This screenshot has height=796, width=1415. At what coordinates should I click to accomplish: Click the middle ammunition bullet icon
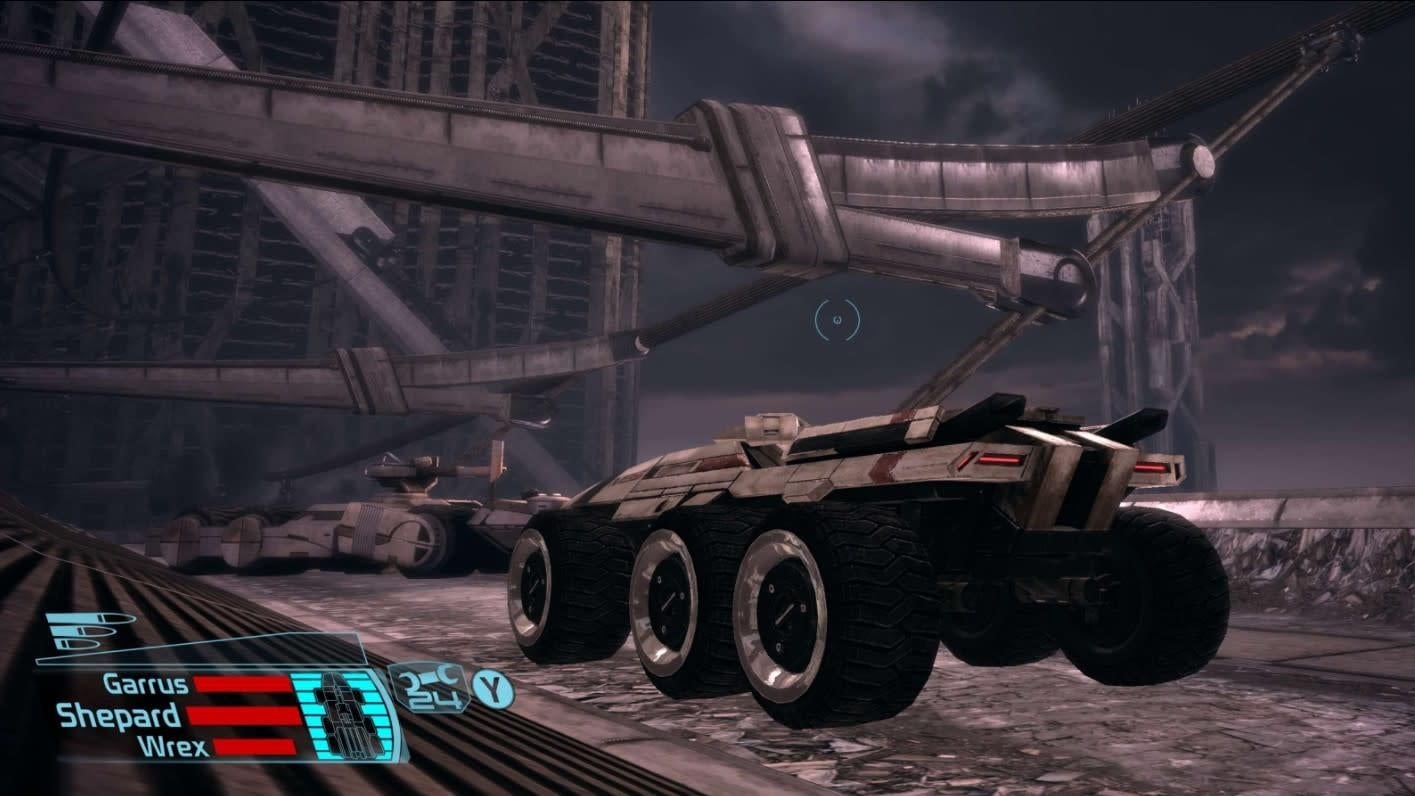point(81,630)
